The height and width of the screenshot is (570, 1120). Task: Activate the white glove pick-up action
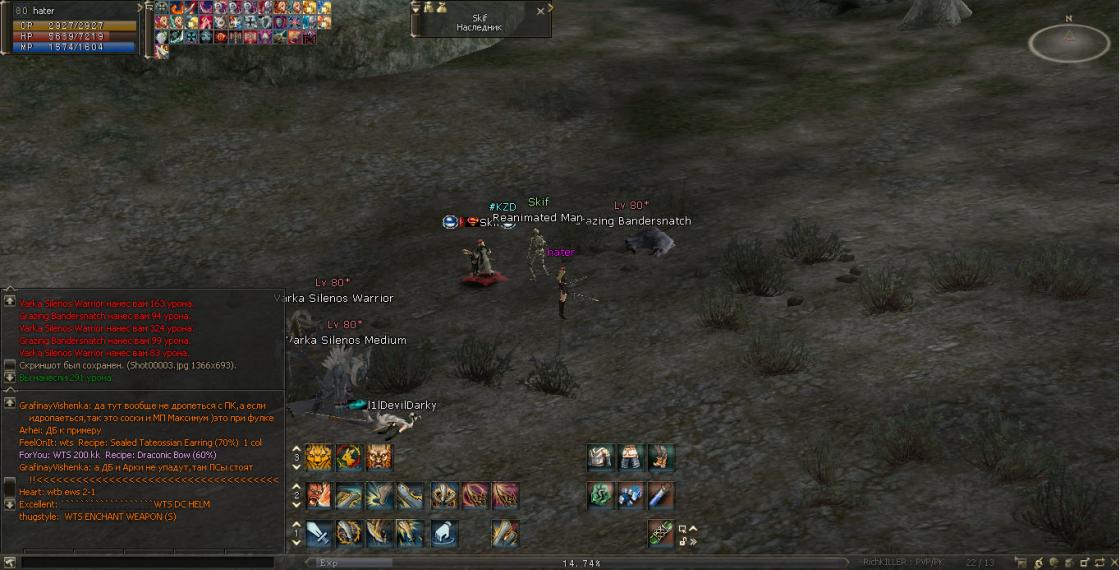(x=444, y=532)
